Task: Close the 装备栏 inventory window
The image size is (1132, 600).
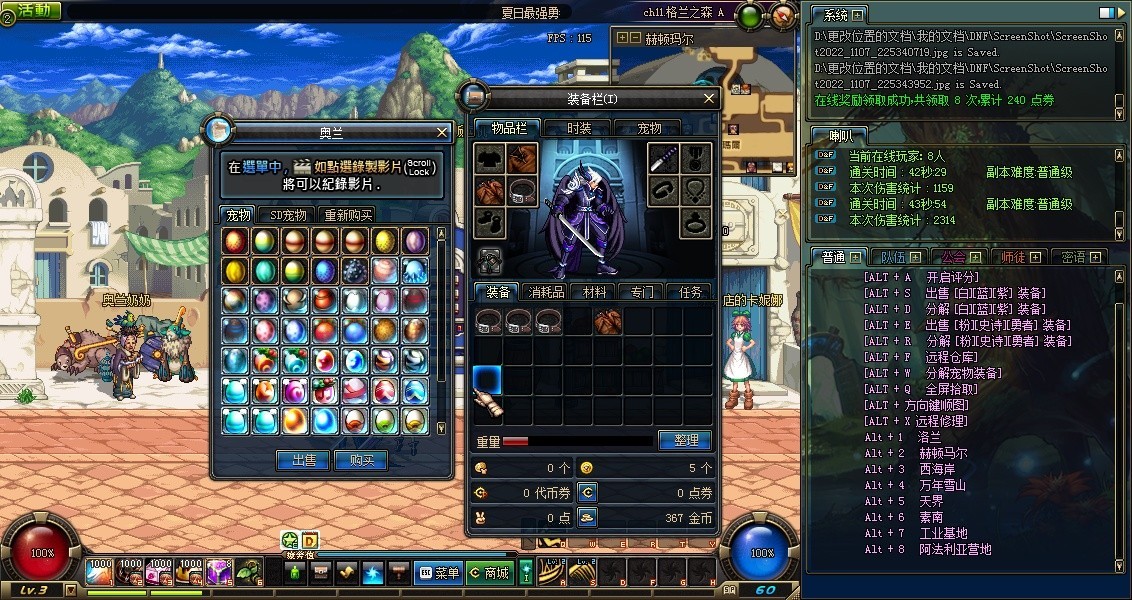Action: click(x=709, y=98)
